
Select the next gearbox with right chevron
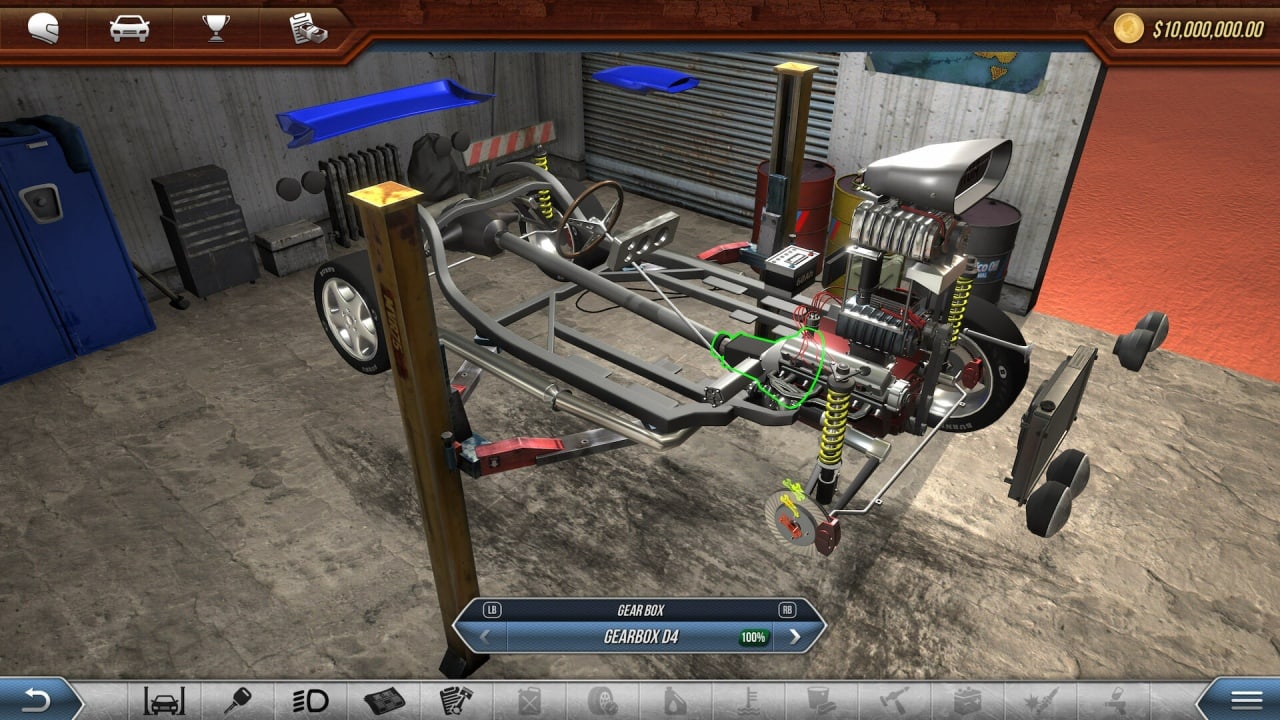pos(795,634)
